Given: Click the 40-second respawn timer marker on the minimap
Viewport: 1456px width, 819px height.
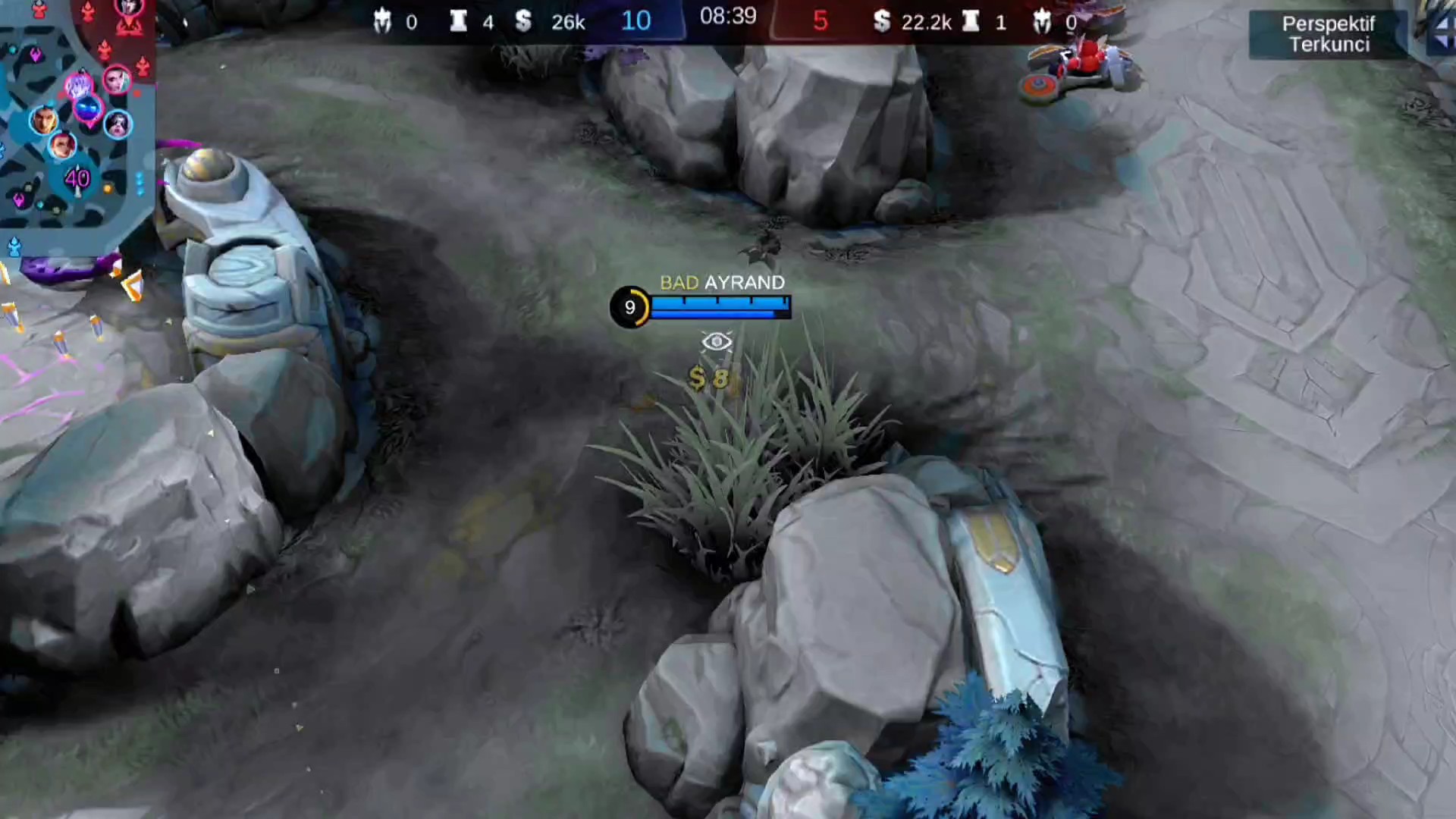Looking at the screenshot, I should (x=77, y=179).
